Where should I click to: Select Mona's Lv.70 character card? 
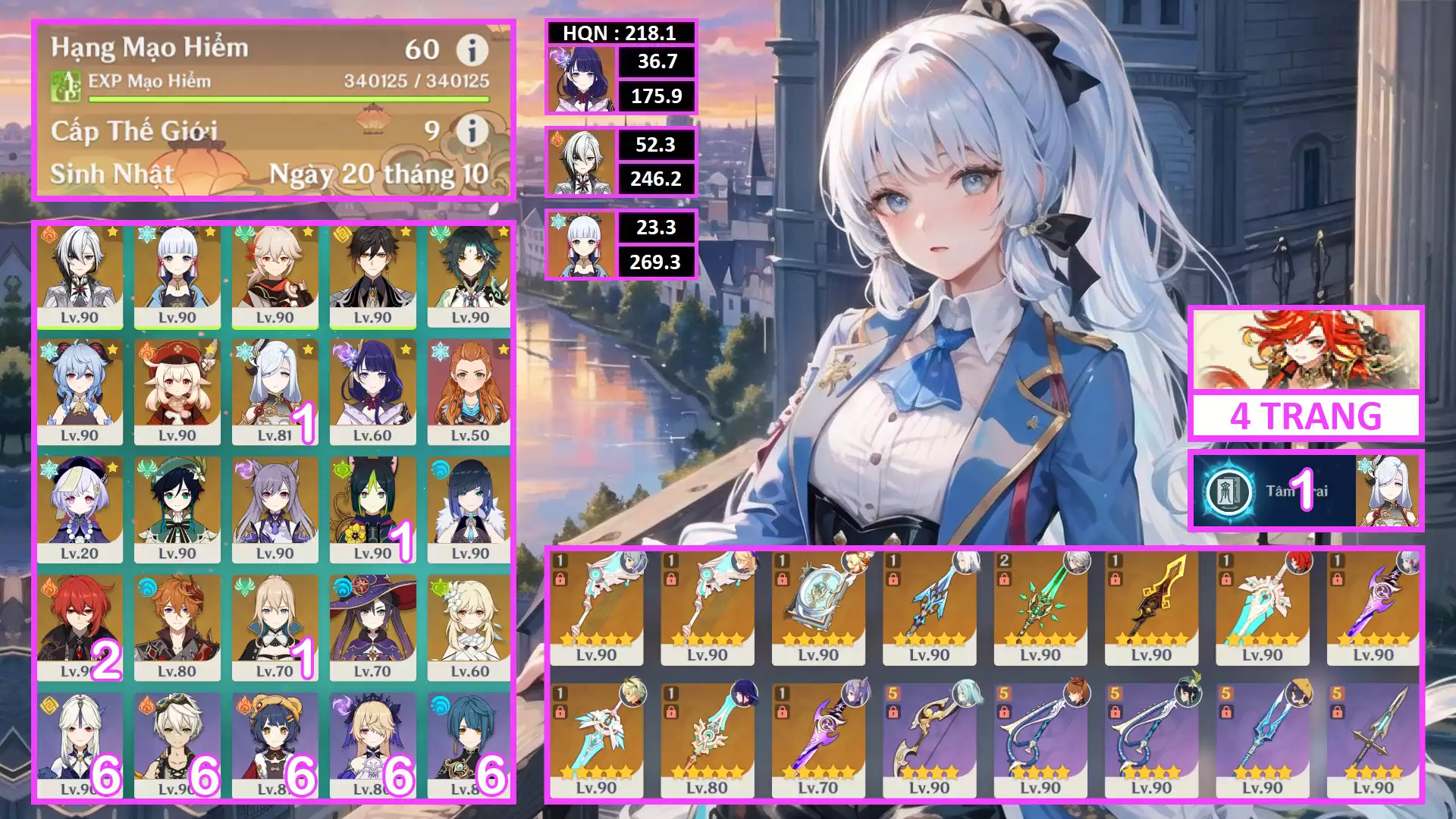[372, 627]
